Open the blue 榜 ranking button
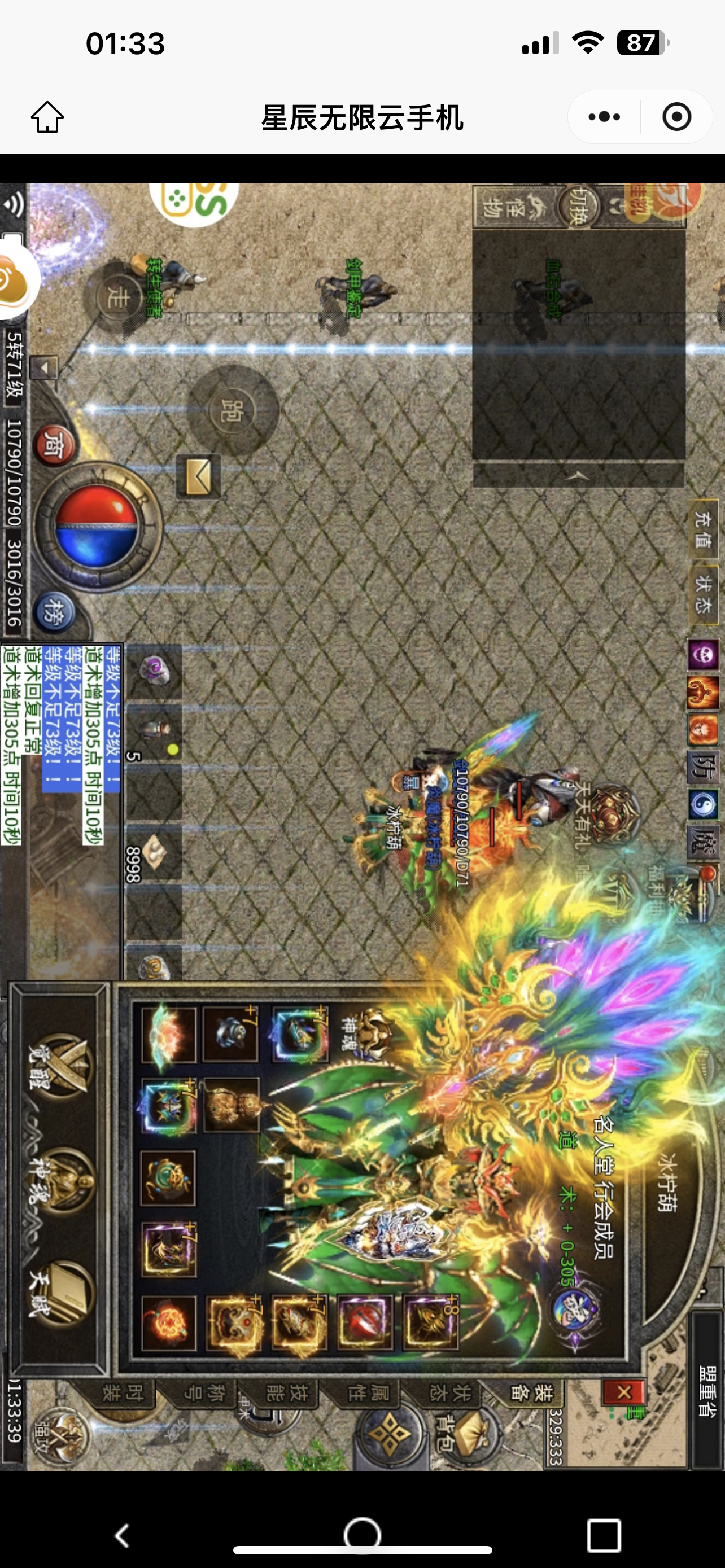Screen dimensions: 725x1568 tap(55, 613)
